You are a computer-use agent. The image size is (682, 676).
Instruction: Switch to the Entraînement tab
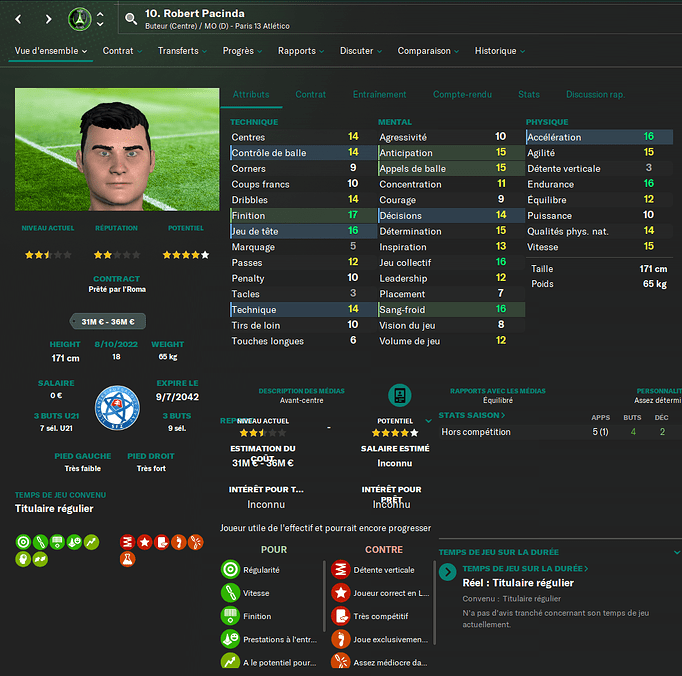point(379,95)
